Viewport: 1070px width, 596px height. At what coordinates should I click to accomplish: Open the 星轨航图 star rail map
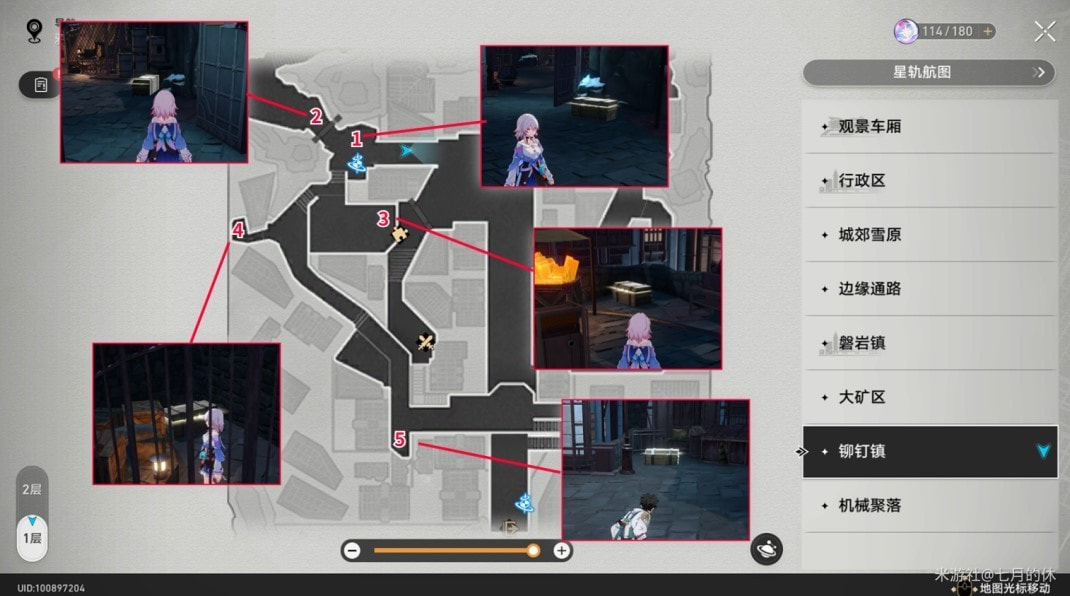[x=929, y=72]
